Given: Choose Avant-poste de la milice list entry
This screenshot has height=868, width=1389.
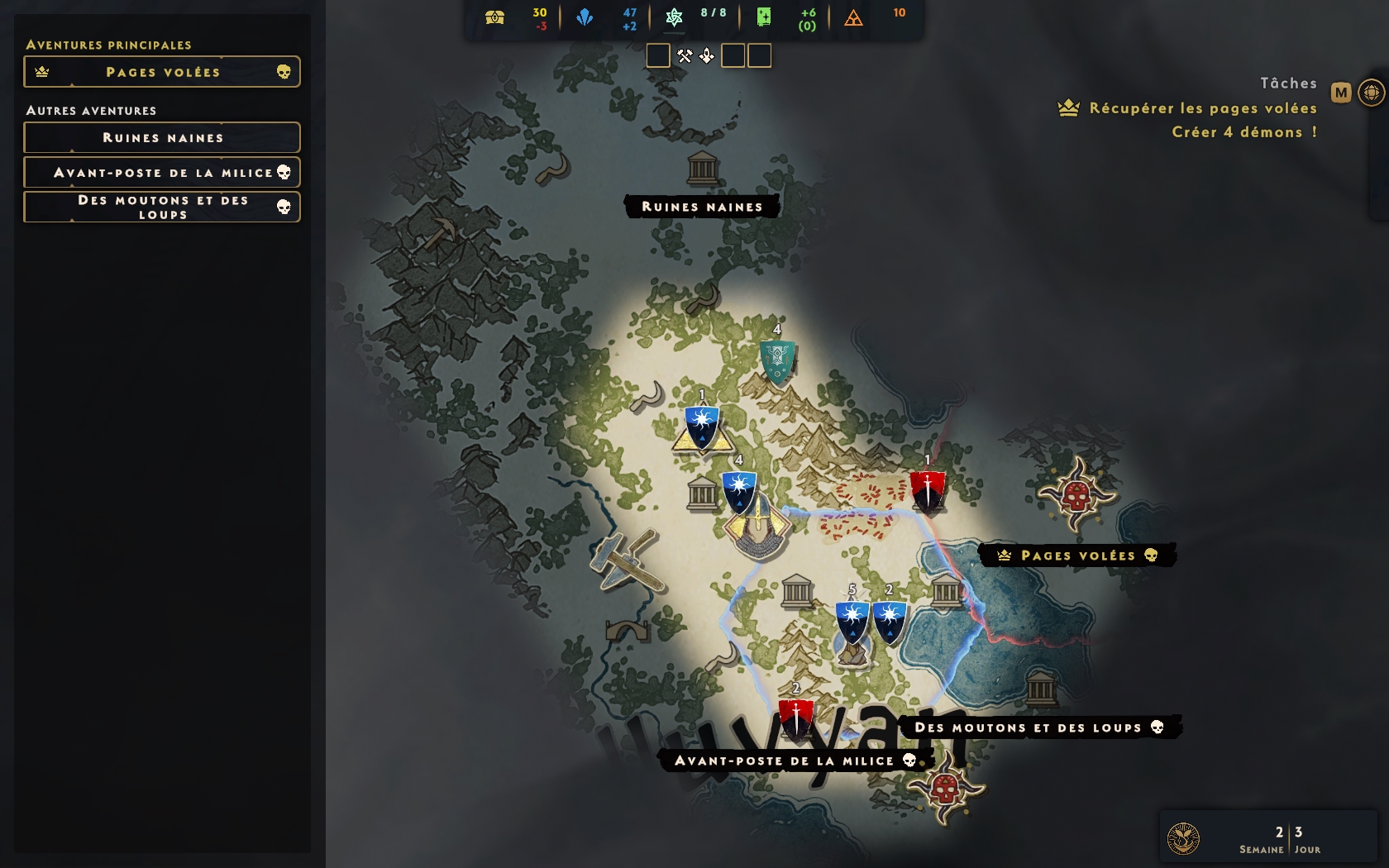Looking at the screenshot, I should (162, 173).
